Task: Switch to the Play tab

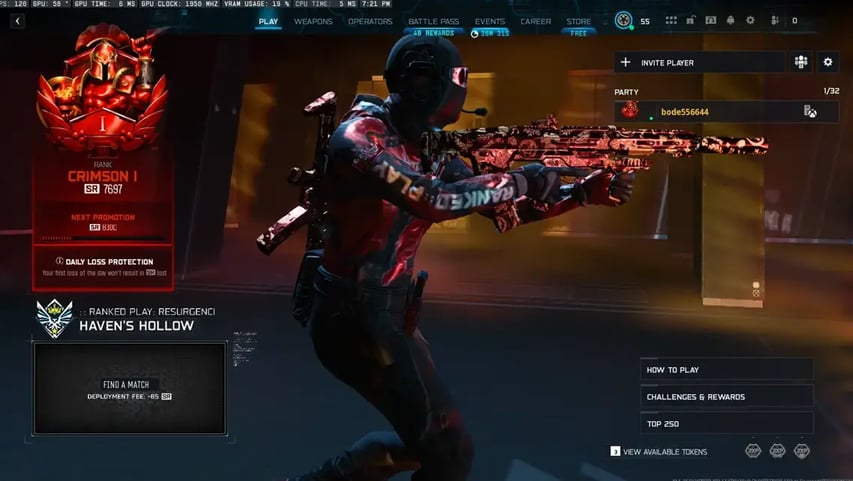Action: tap(268, 21)
